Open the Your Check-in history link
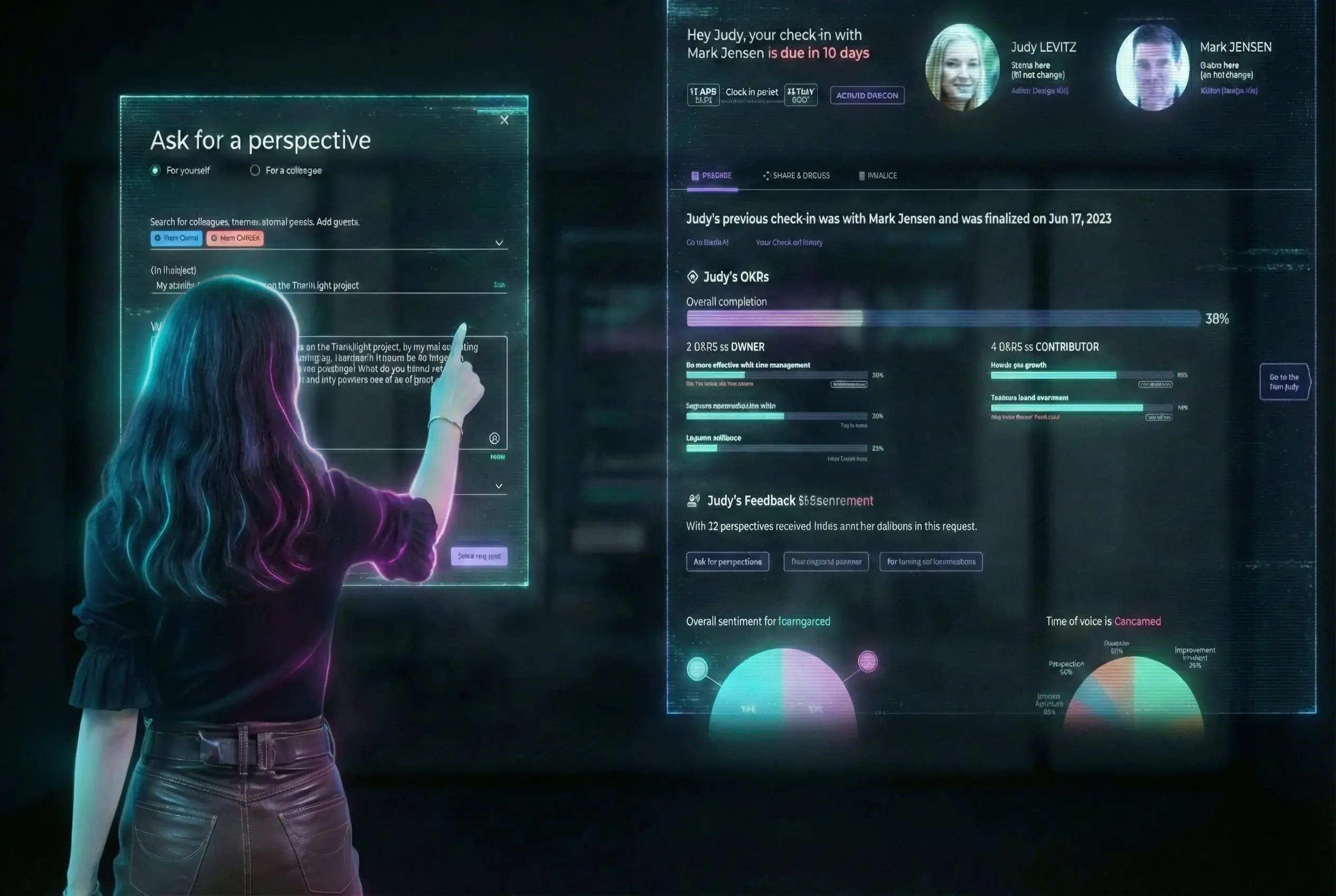The image size is (1336, 896). click(x=789, y=242)
